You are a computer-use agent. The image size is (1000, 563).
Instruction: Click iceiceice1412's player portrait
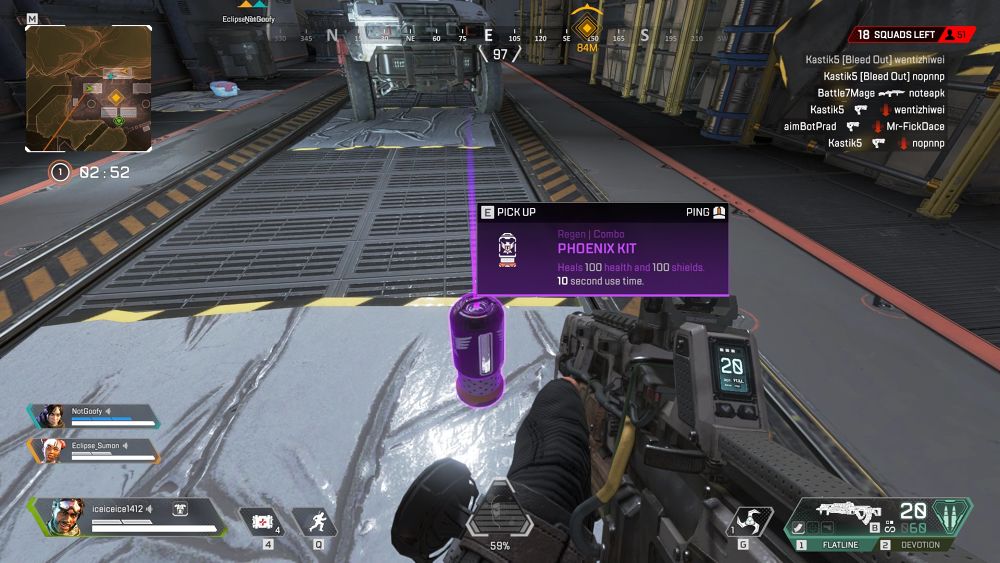68,517
